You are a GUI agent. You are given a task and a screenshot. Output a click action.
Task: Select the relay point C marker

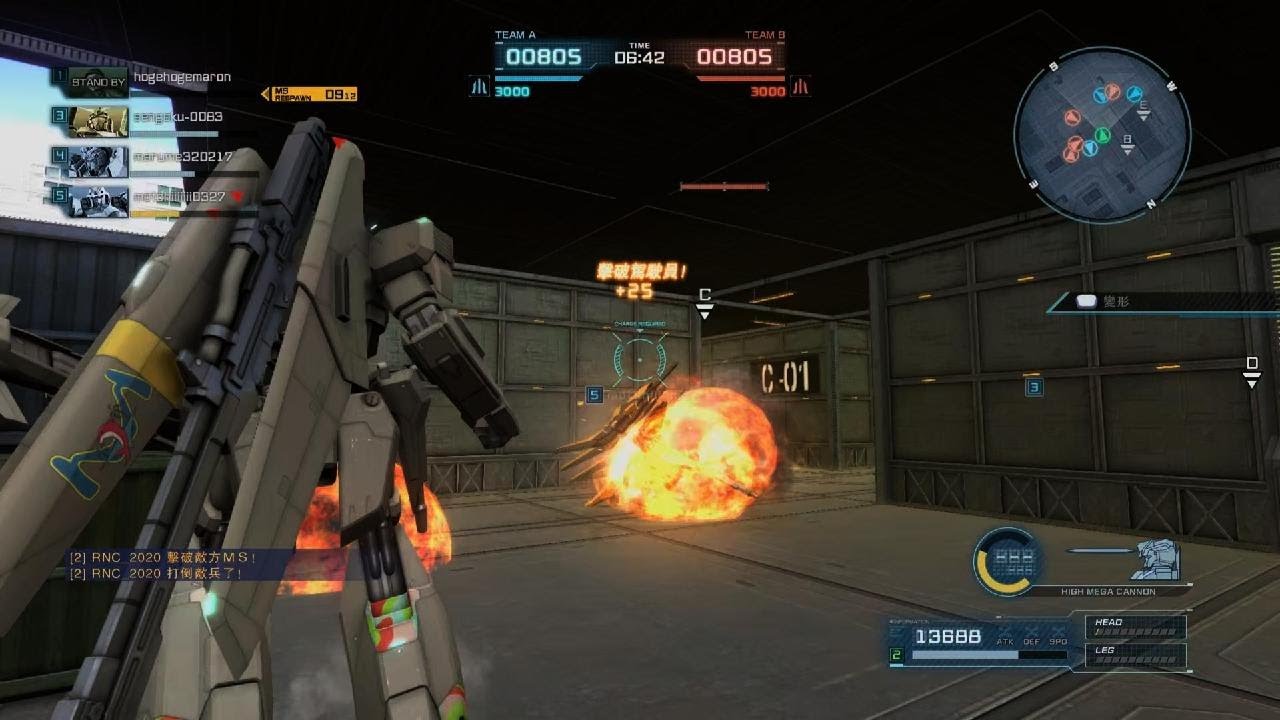[705, 302]
